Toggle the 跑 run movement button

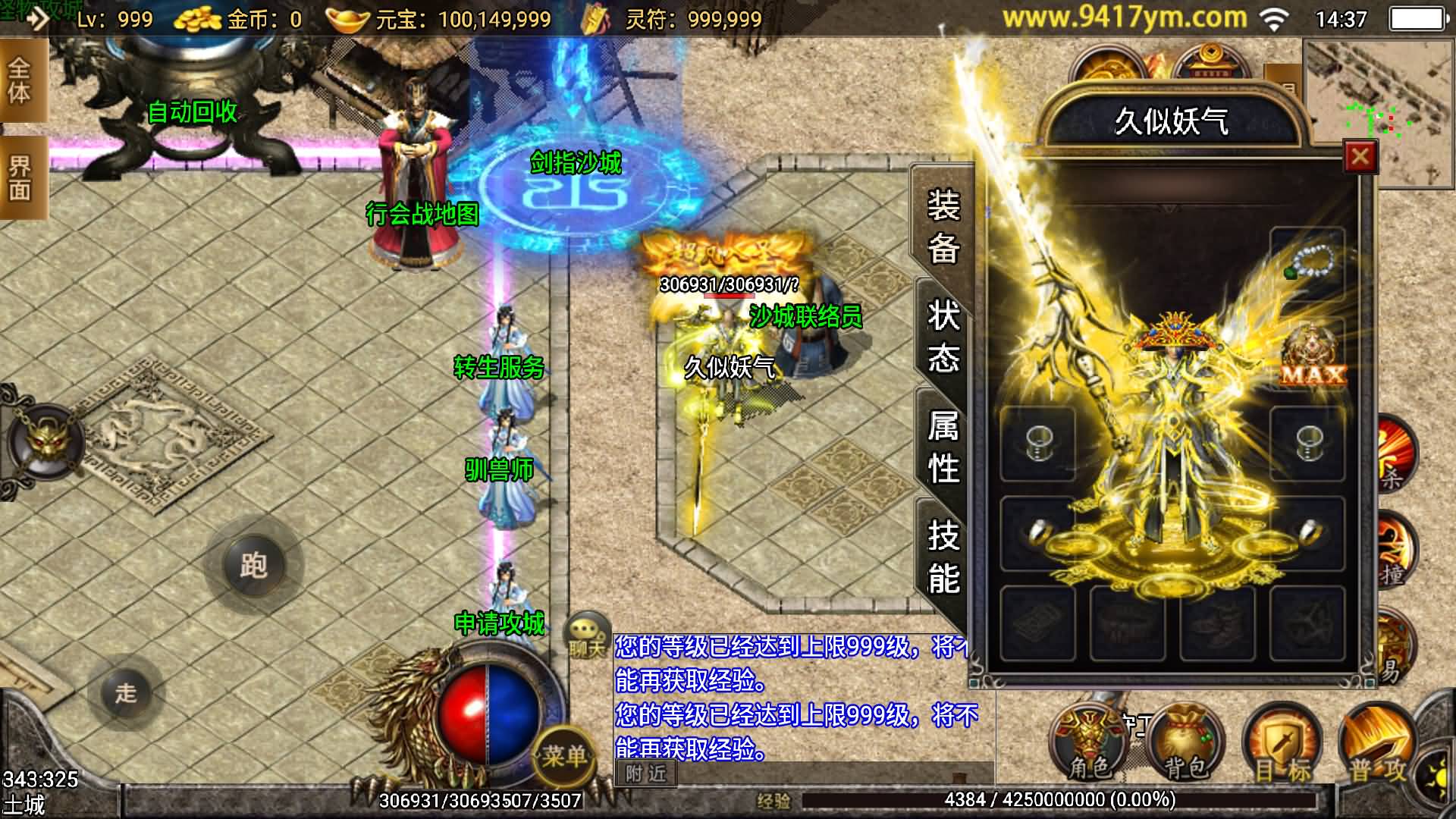pos(253,565)
